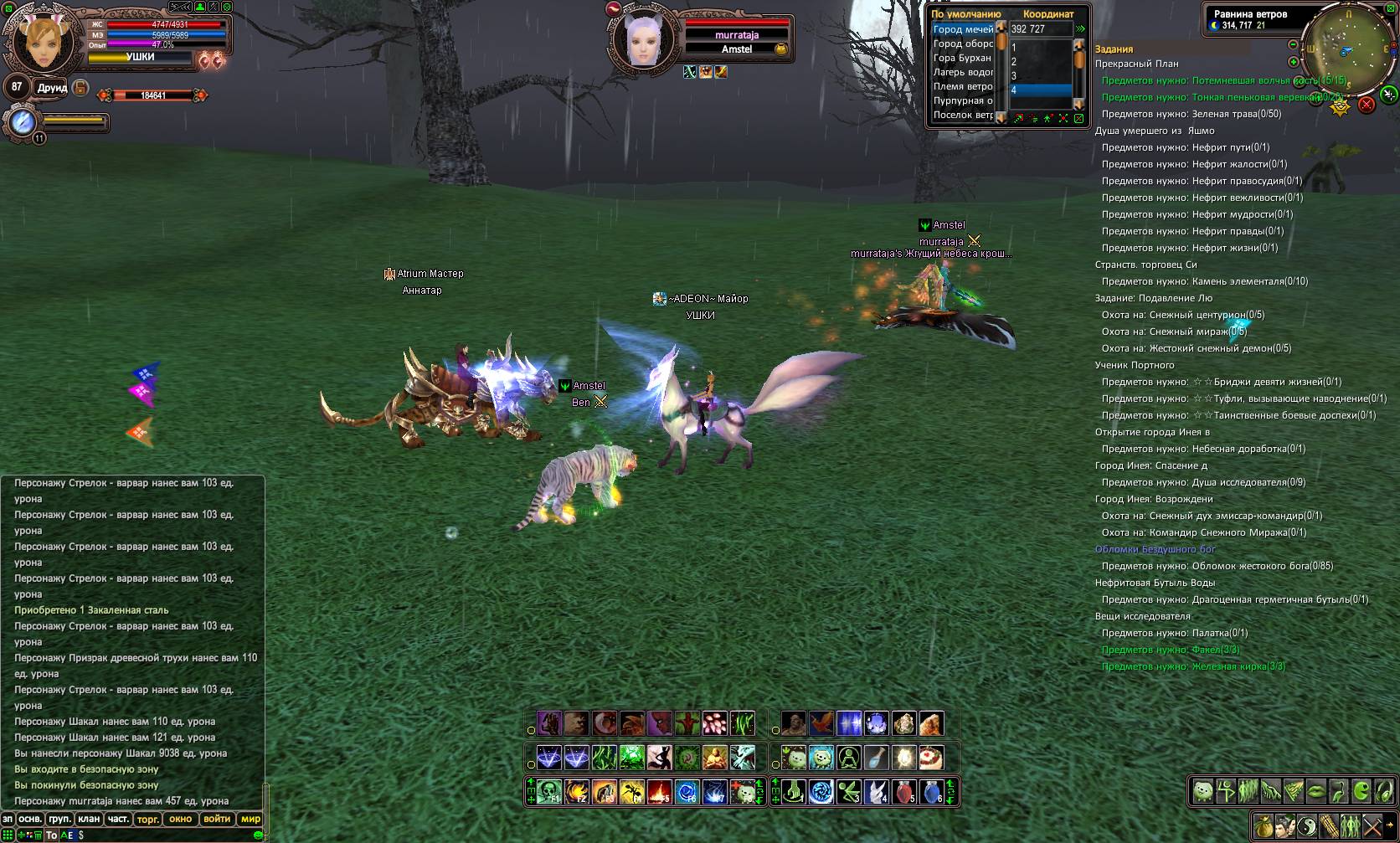Activate the green skull skill on F1

coord(549,792)
